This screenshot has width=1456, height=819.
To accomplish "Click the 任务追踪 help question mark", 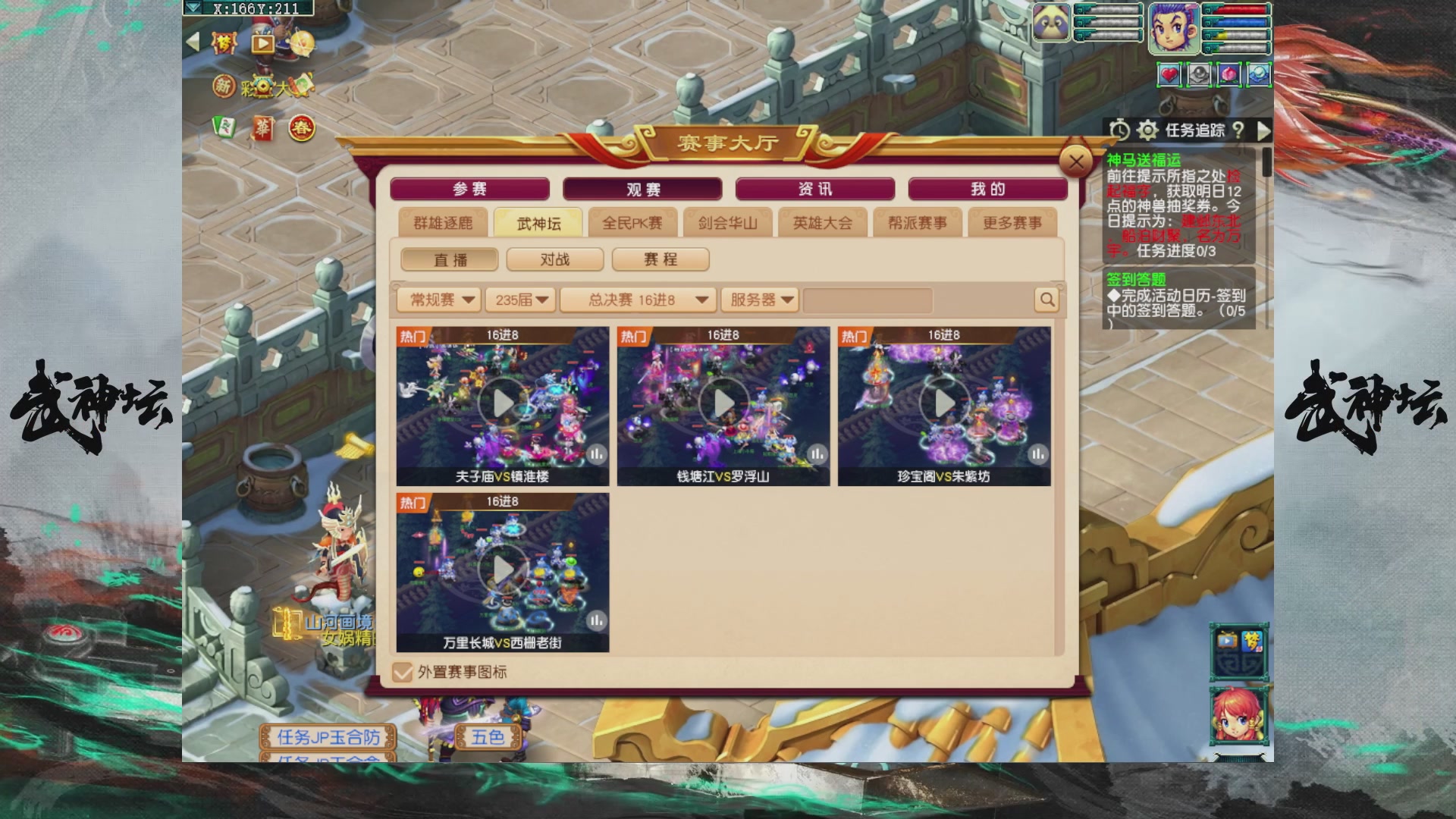I will click(x=1239, y=131).
